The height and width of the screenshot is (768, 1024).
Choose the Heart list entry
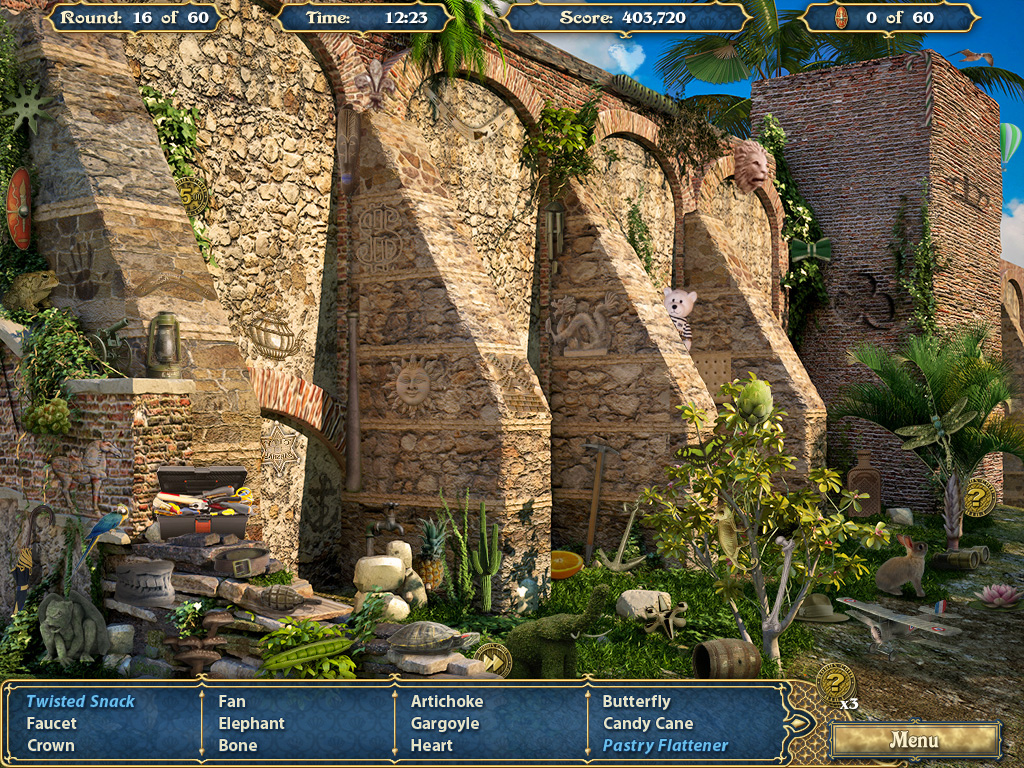pos(432,745)
